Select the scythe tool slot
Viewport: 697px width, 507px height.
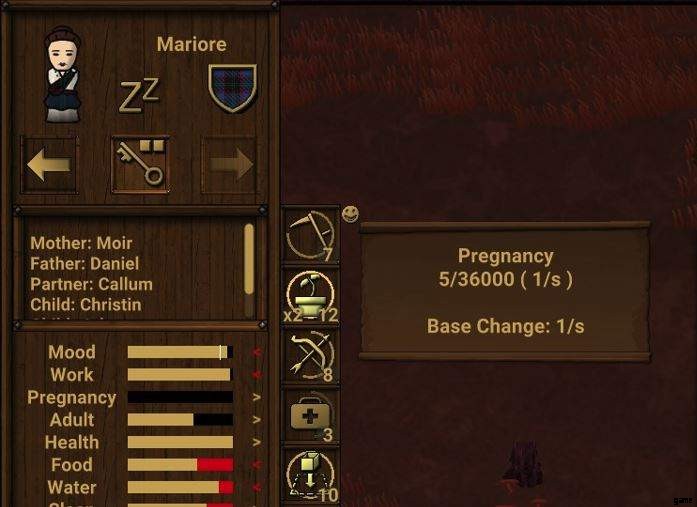click(310, 236)
